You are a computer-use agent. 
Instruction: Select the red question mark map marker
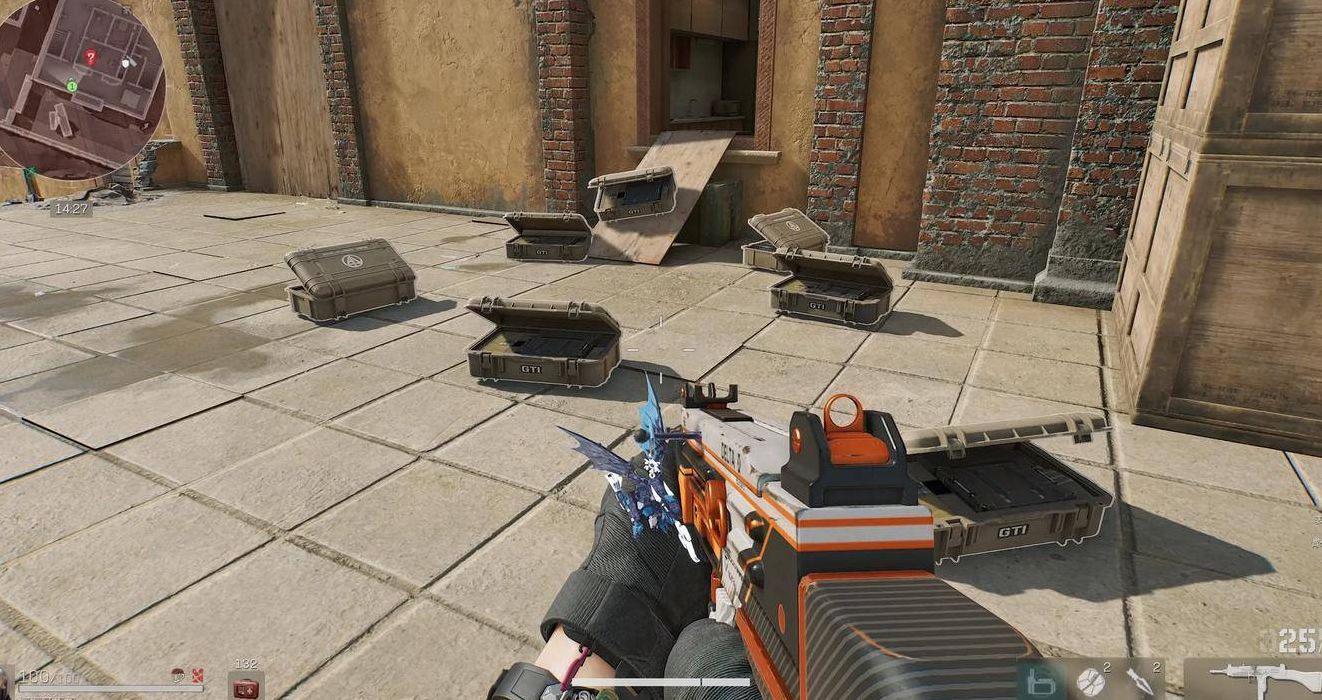click(x=90, y=57)
